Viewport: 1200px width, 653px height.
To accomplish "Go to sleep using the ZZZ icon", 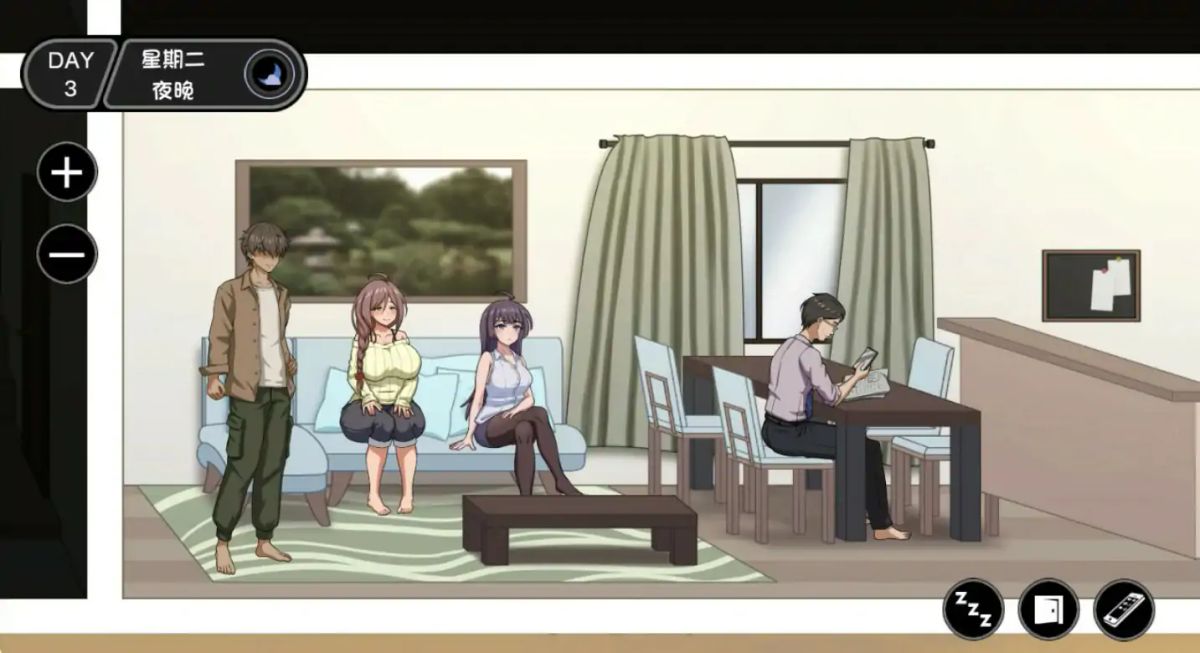I will tap(972, 609).
